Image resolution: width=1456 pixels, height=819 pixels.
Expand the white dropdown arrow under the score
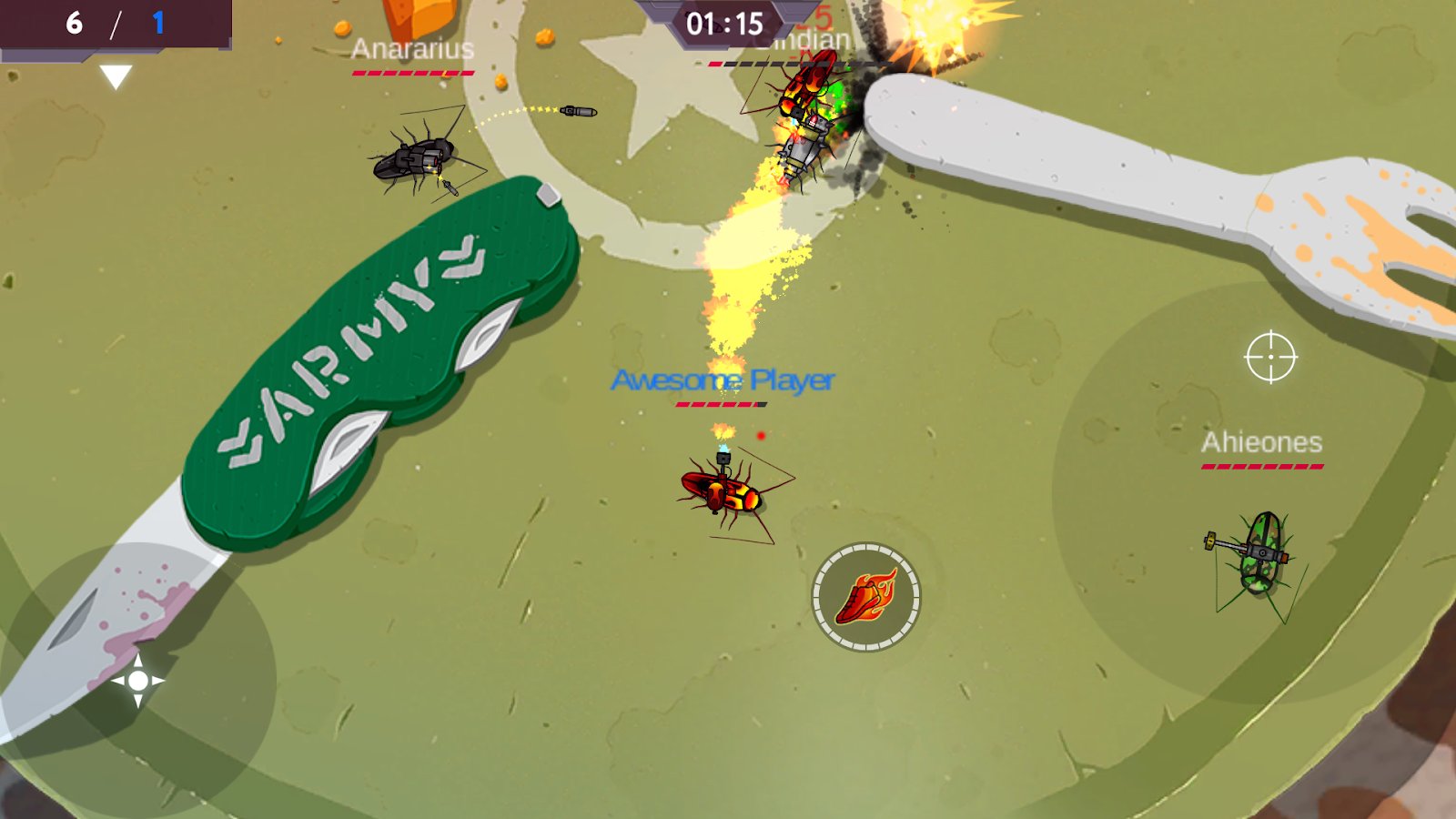[x=116, y=76]
